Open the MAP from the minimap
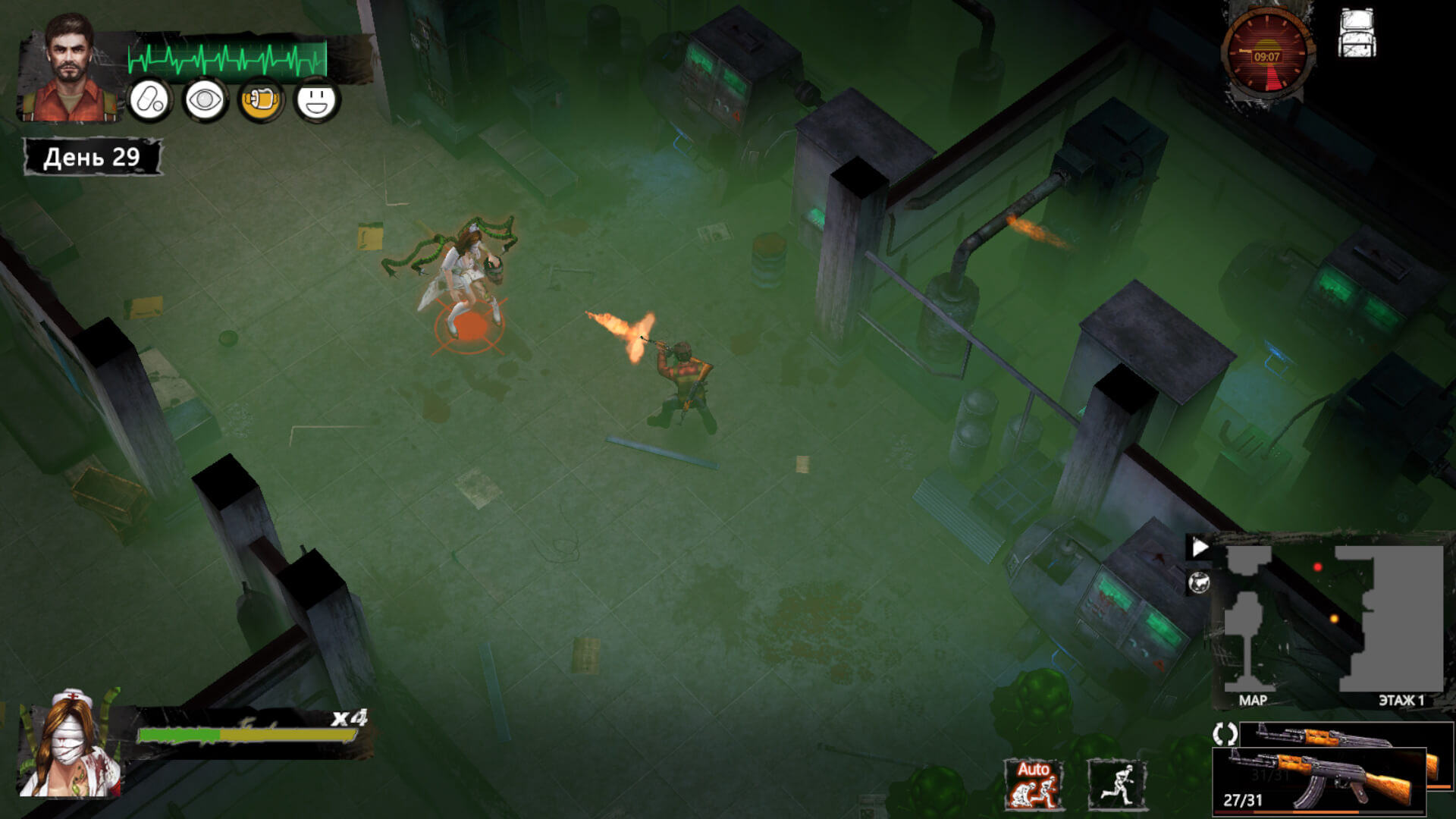The height and width of the screenshot is (819, 1456). [1252, 701]
